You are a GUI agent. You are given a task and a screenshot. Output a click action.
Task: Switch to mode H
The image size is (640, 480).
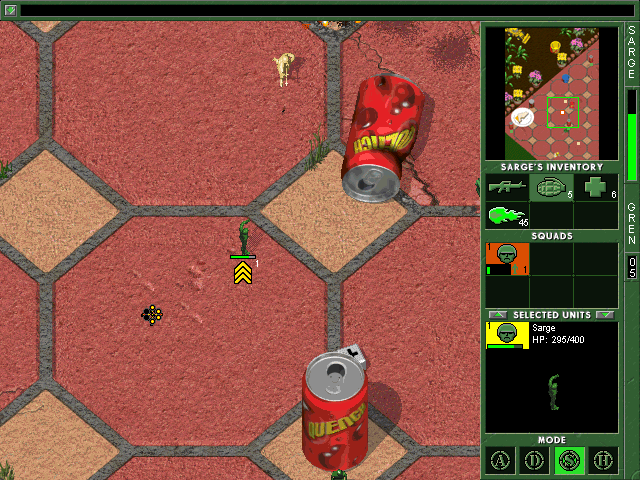tap(603, 461)
